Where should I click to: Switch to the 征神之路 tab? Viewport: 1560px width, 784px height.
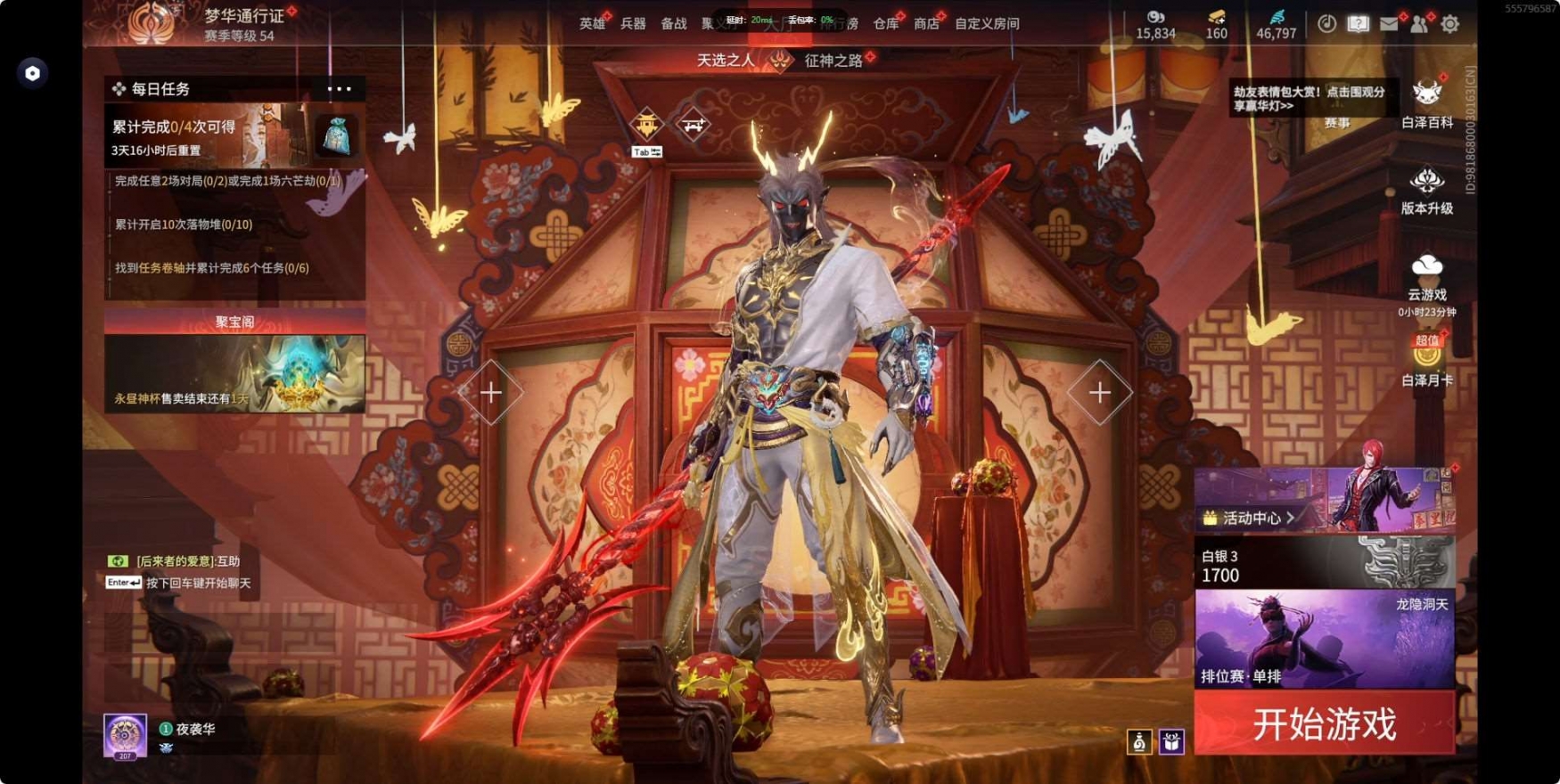coord(833,61)
